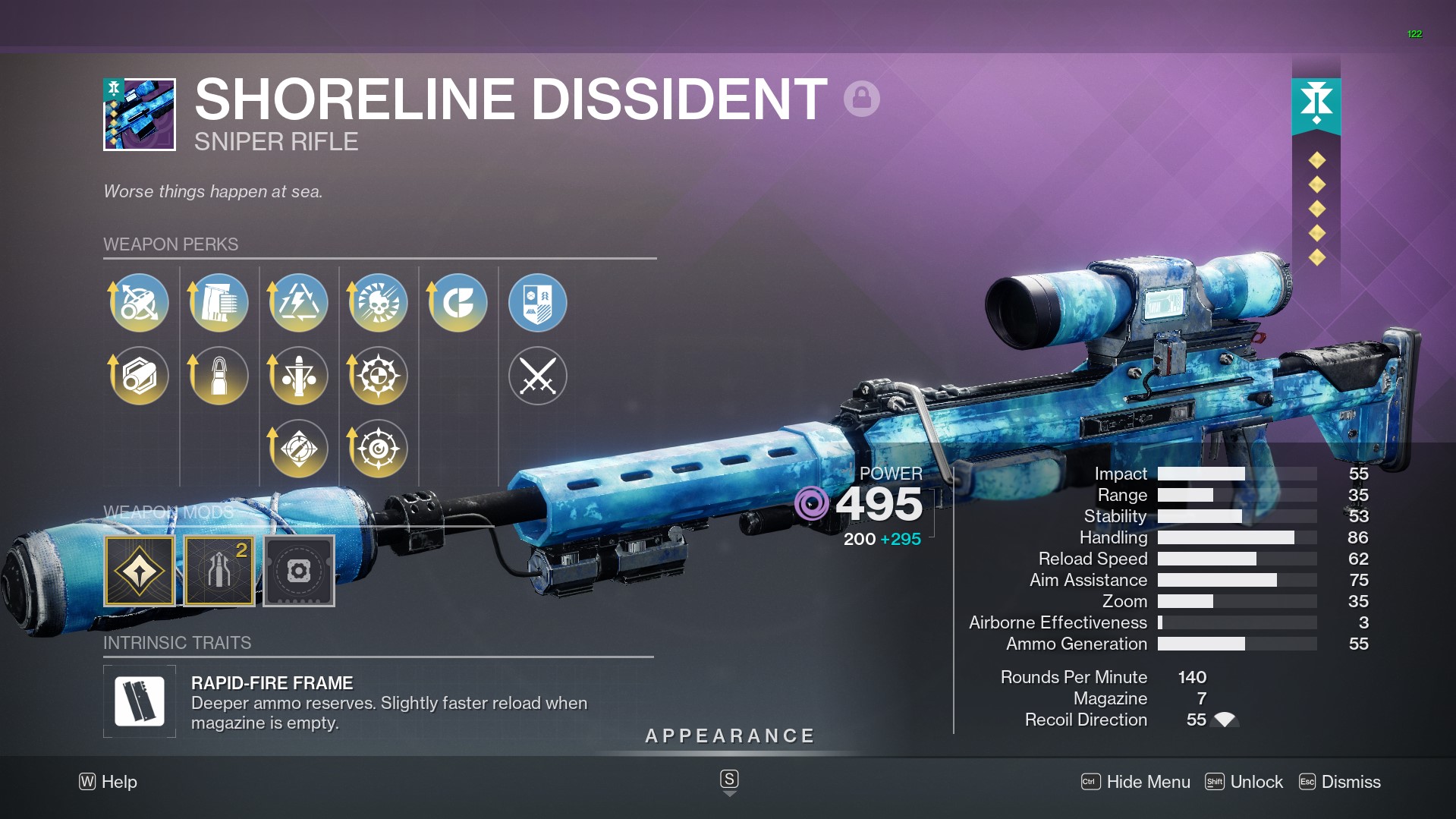Choose the magazine with bullets perk

coord(219,303)
